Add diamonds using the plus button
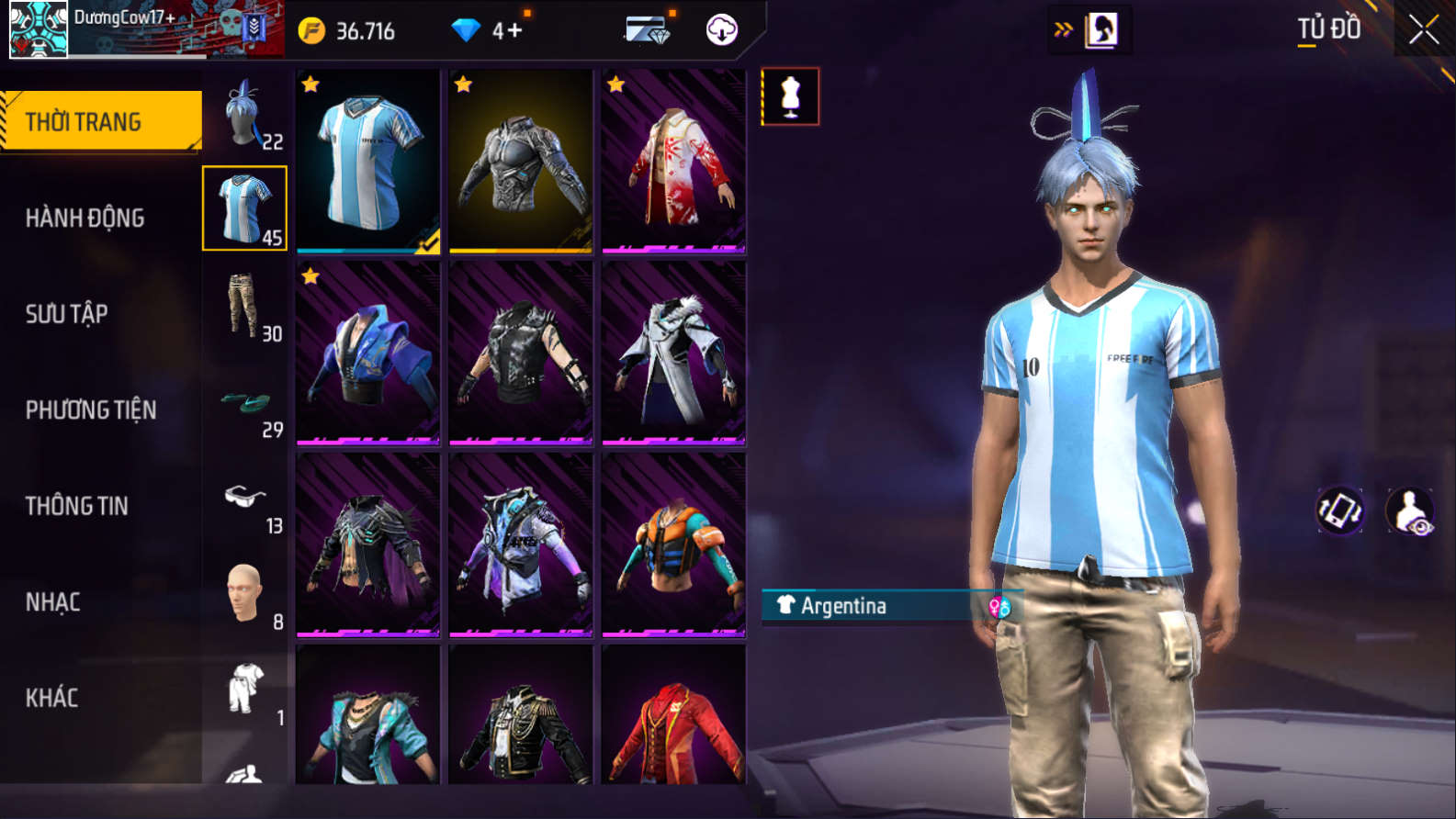 (x=514, y=30)
